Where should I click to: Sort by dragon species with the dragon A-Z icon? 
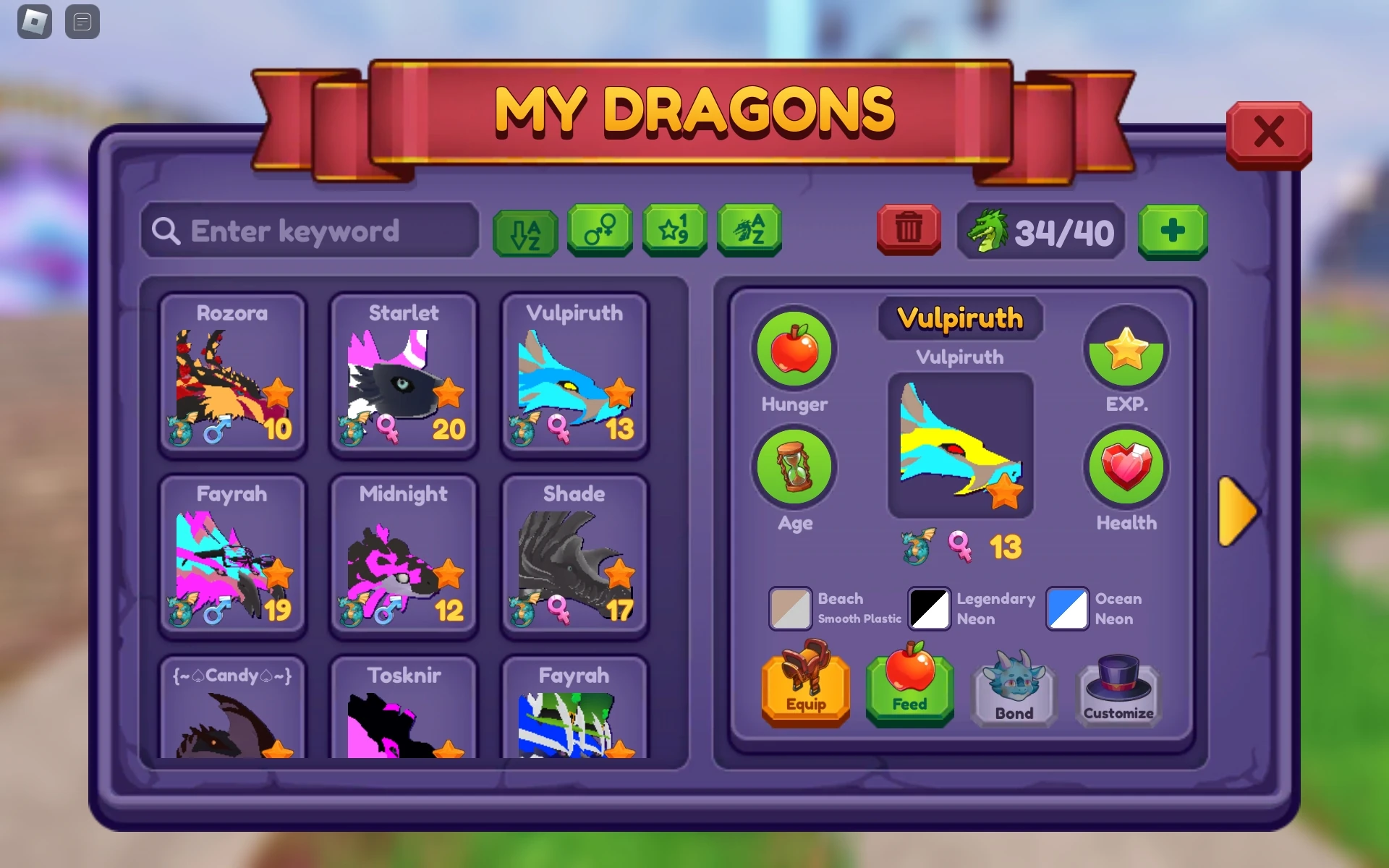point(749,231)
